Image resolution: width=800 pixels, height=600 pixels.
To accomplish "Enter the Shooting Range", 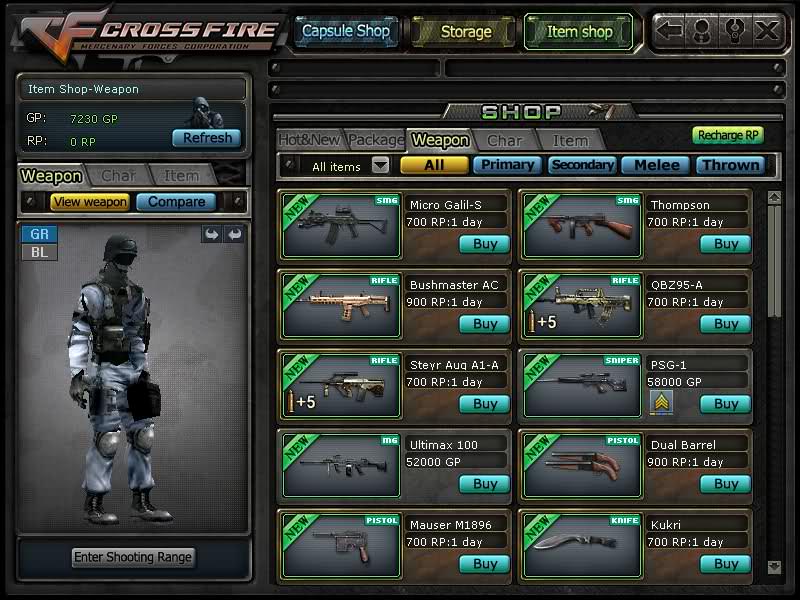I will point(133,557).
